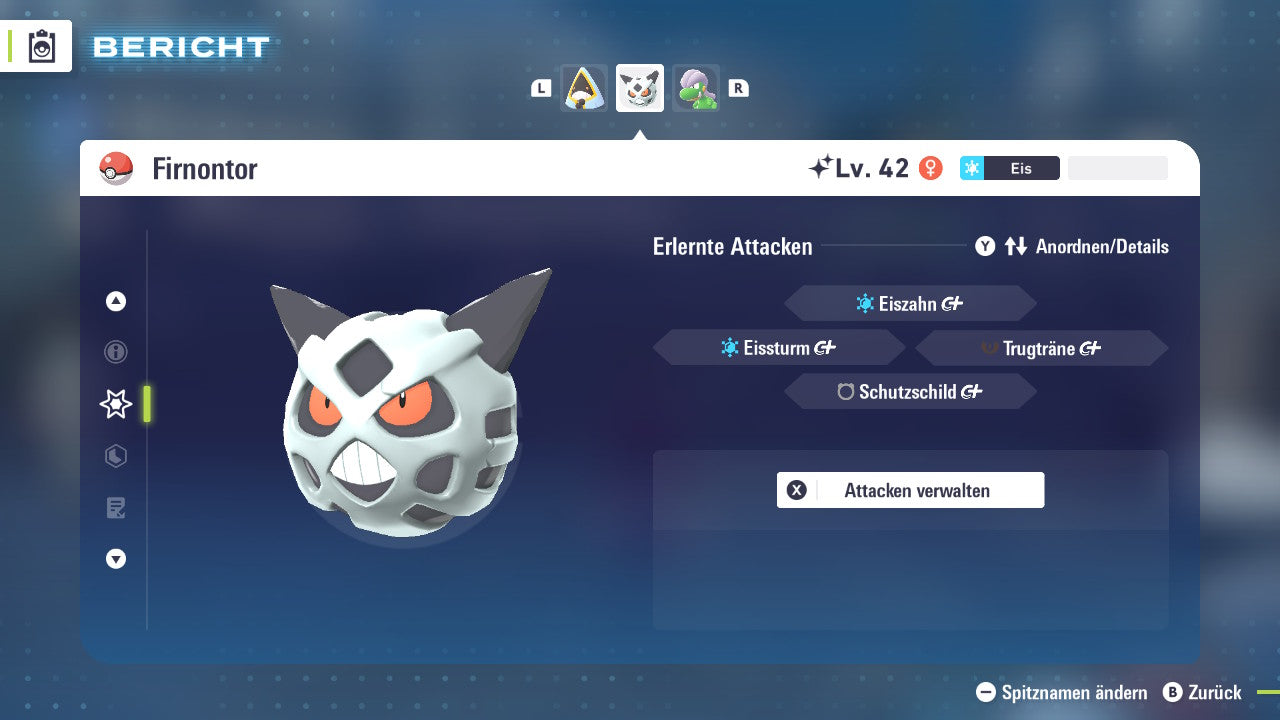Click Zurück at the bottom right

coord(1212,693)
